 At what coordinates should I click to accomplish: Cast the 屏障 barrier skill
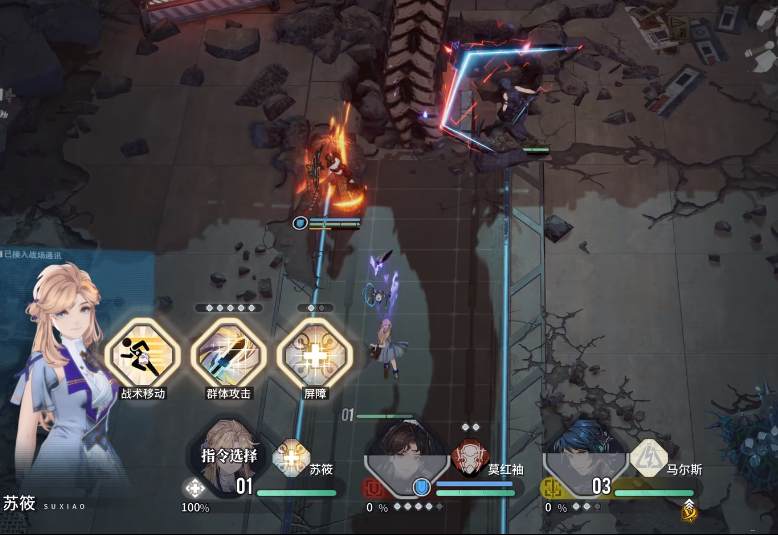pos(315,352)
